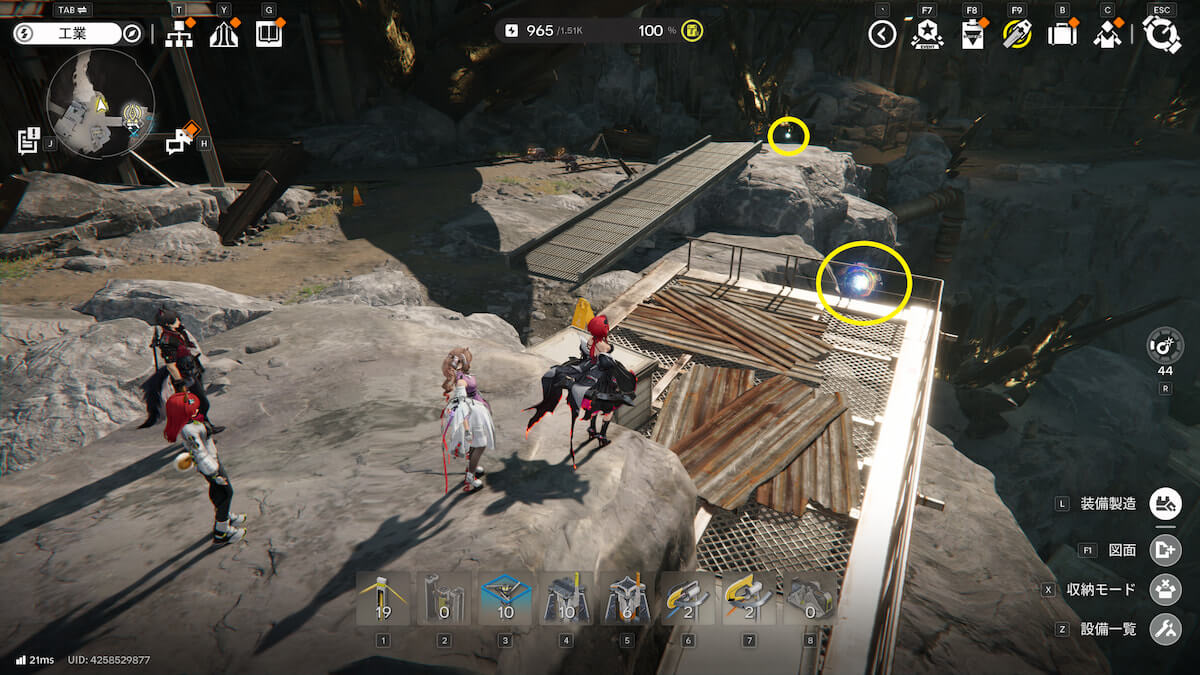This screenshot has height=675, width=1200.
Task: Open the suitcase inventory icon
Action: pyautogui.click(x=1062, y=35)
